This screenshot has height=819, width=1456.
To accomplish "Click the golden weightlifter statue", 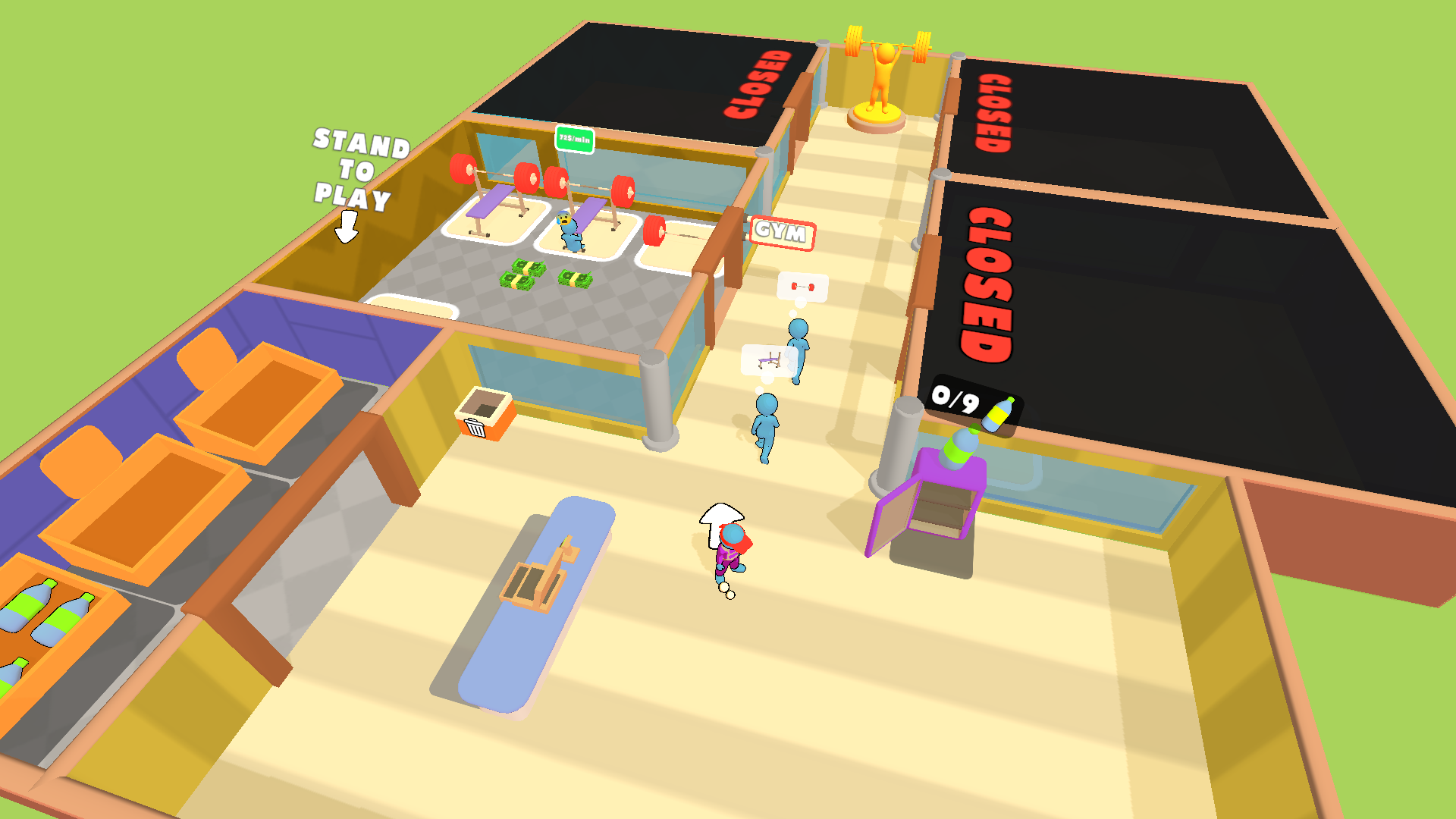I will [x=880, y=76].
